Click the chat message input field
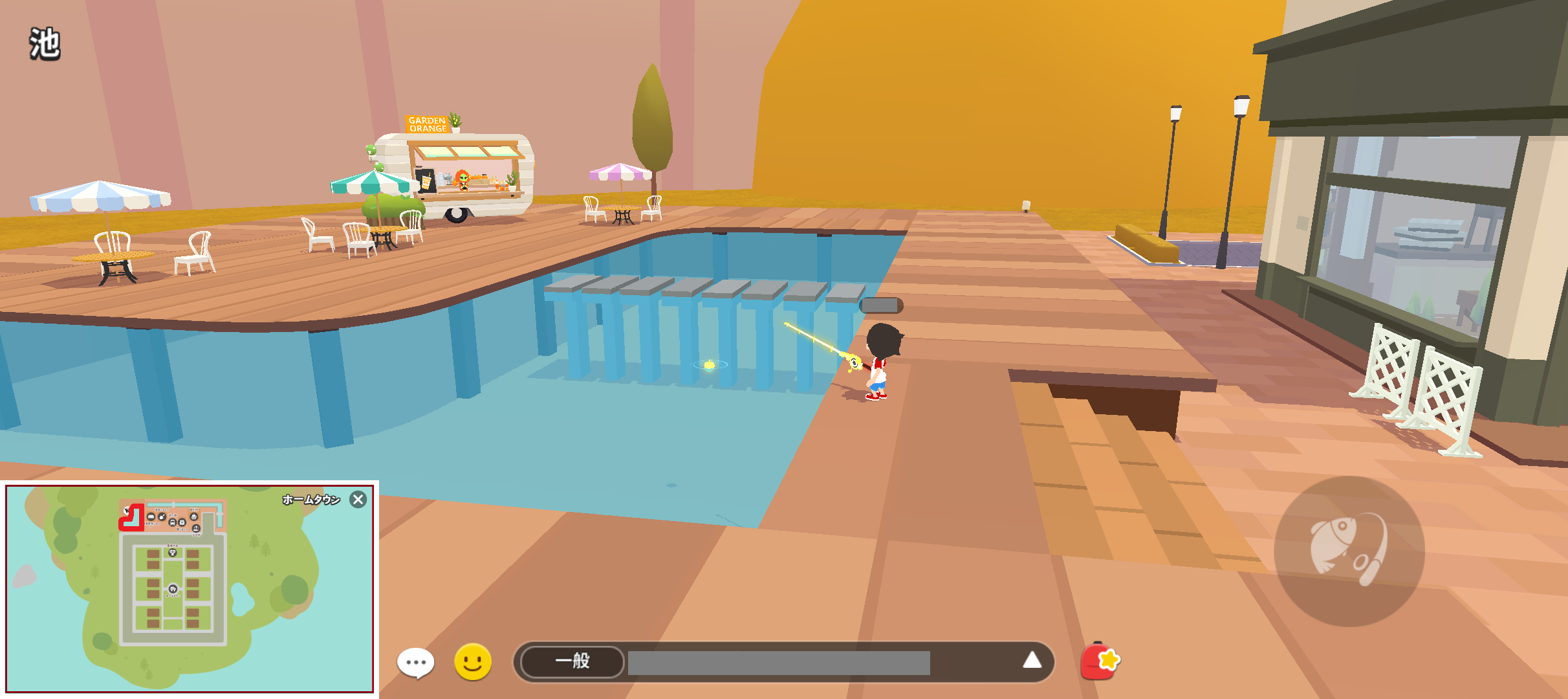 tap(778, 663)
